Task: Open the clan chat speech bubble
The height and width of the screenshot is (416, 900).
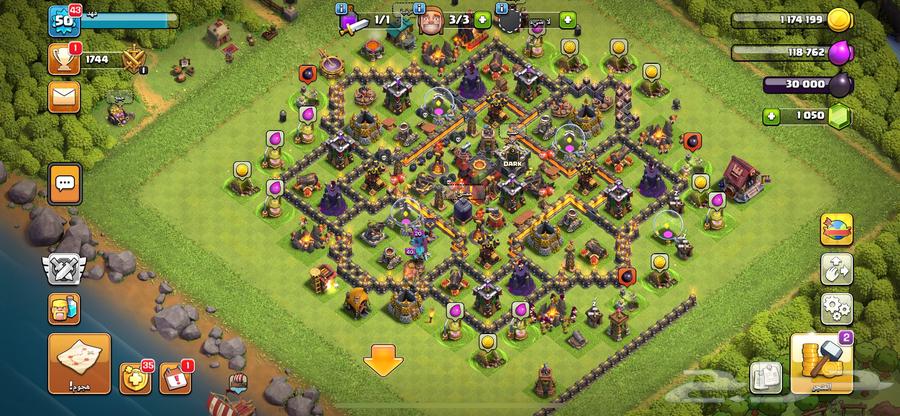Action: tap(66, 185)
